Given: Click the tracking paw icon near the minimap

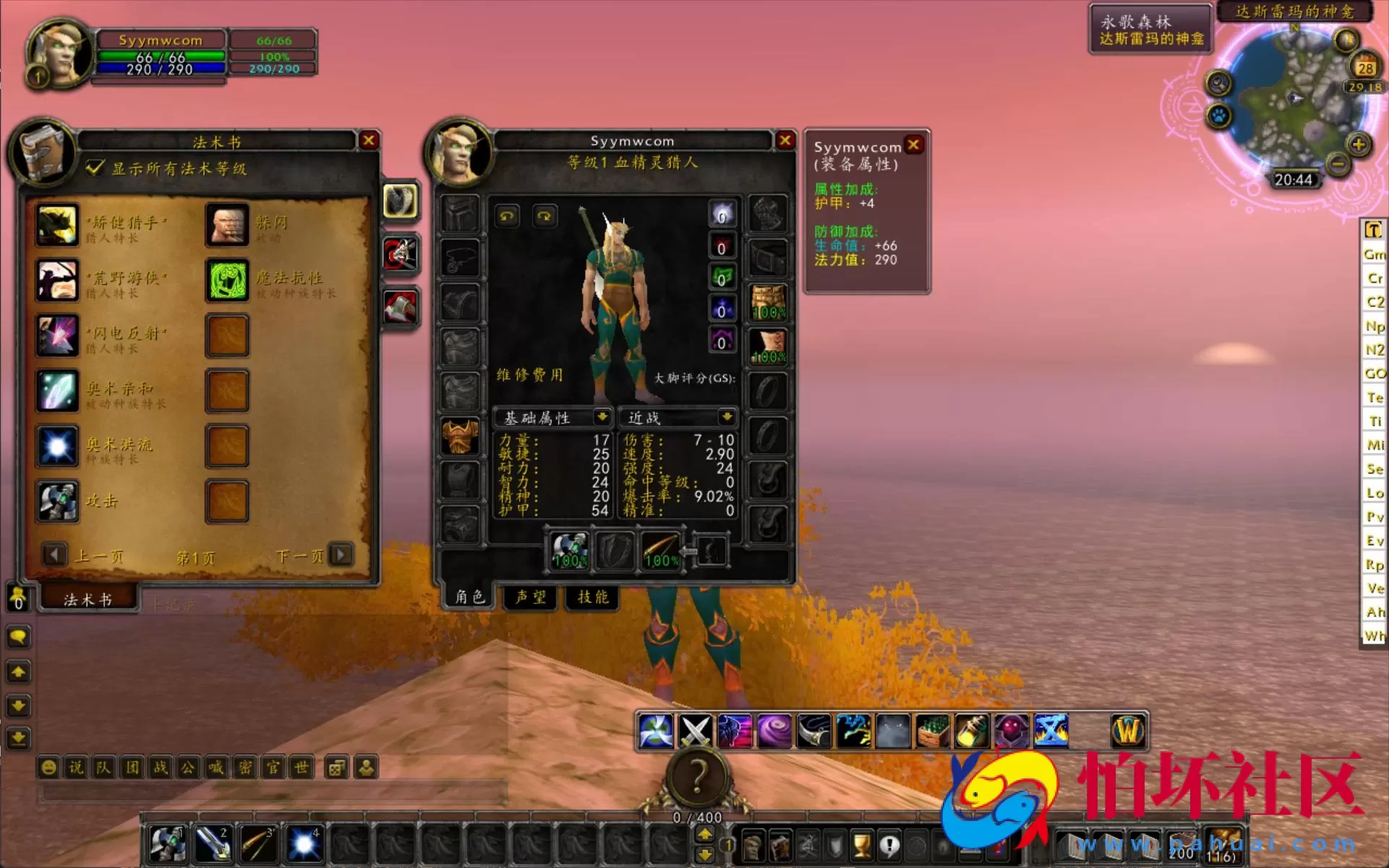Looking at the screenshot, I should [1216, 113].
